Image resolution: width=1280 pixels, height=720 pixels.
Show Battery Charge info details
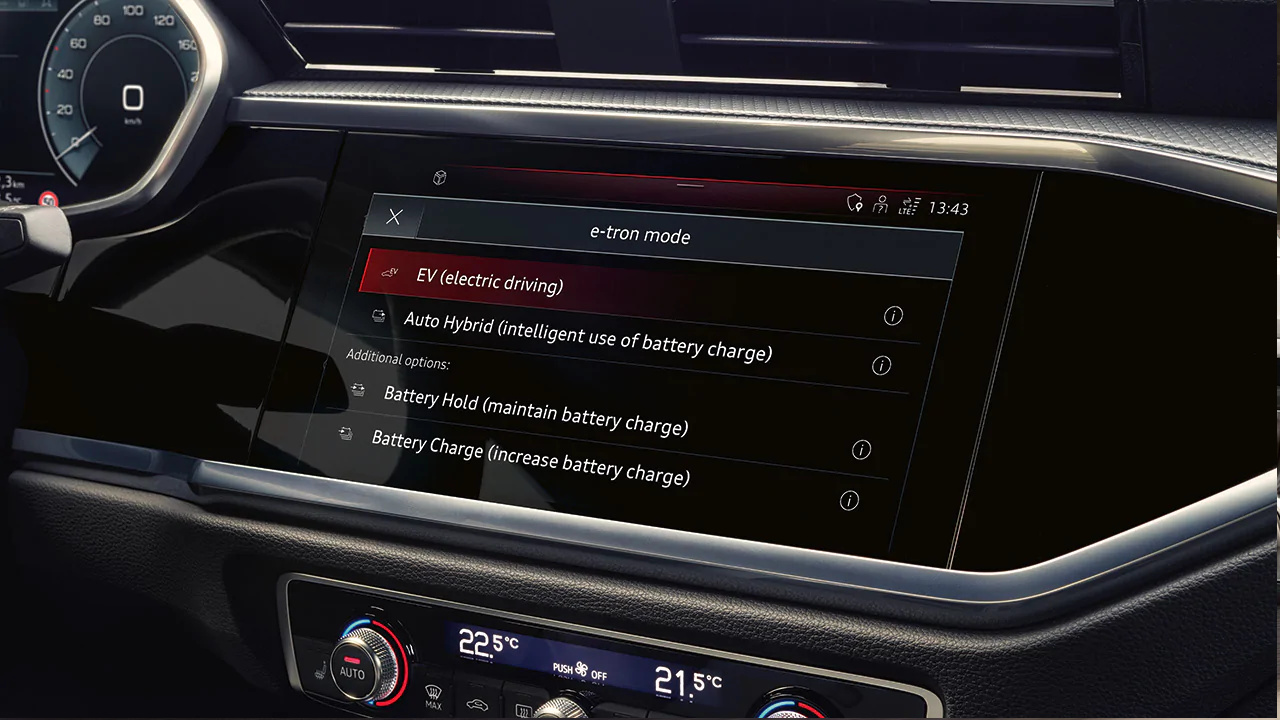click(849, 501)
